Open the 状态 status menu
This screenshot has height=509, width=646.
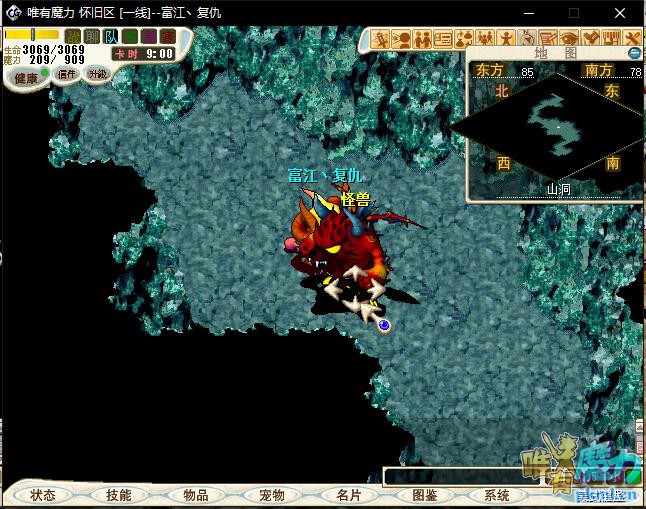(x=43, y=495)
